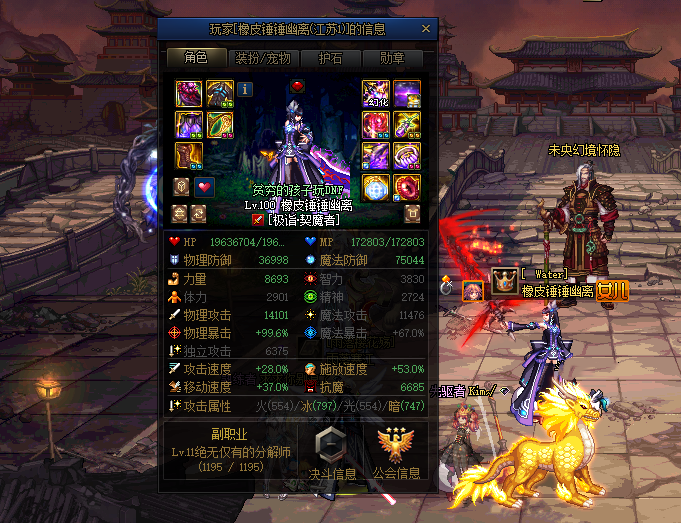Select the ring equipment slot

point(408,156)
